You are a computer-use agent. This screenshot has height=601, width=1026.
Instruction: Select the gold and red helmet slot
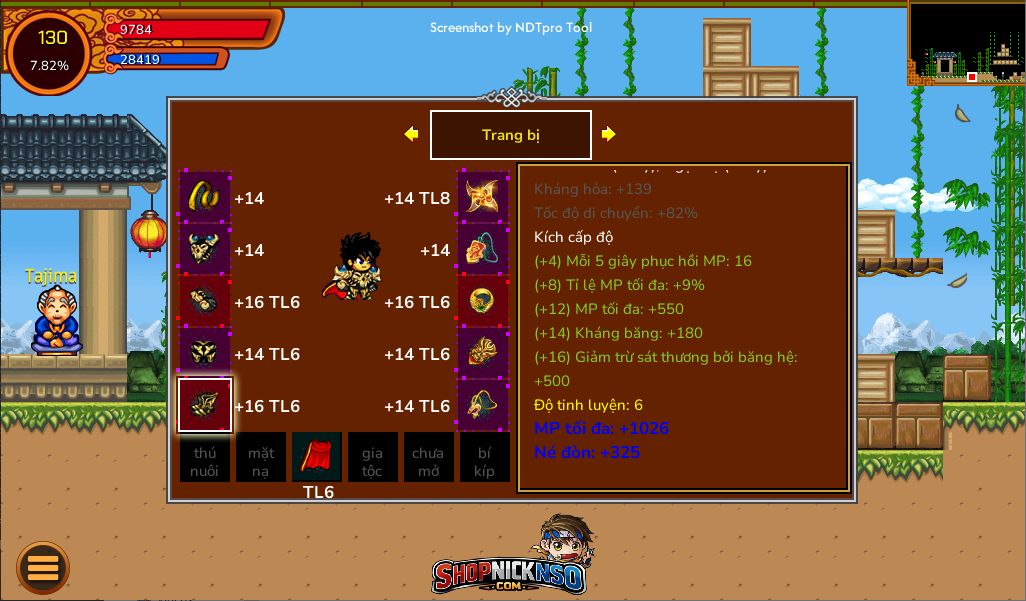click(x=484, y=353)
